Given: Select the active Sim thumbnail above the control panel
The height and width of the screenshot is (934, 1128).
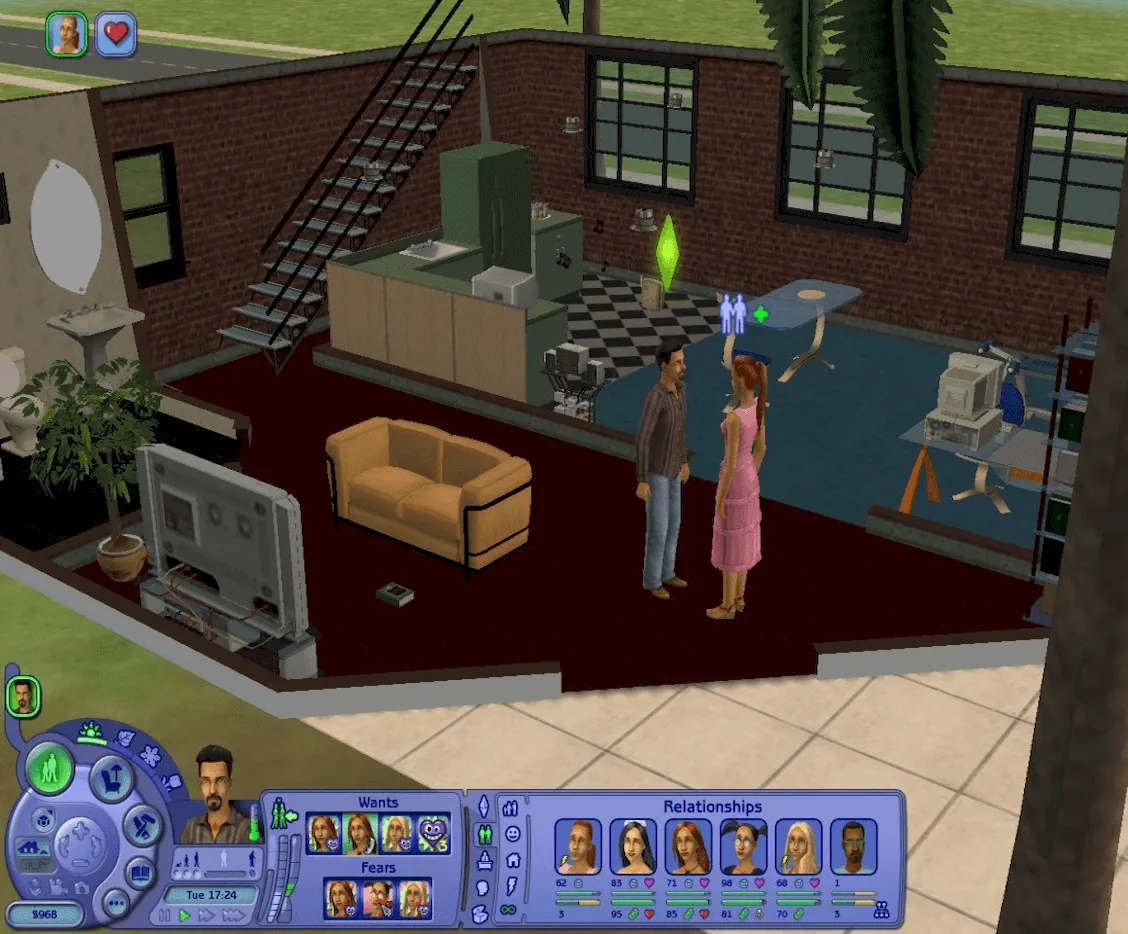Looking at the screenshot, I should 22,696.
